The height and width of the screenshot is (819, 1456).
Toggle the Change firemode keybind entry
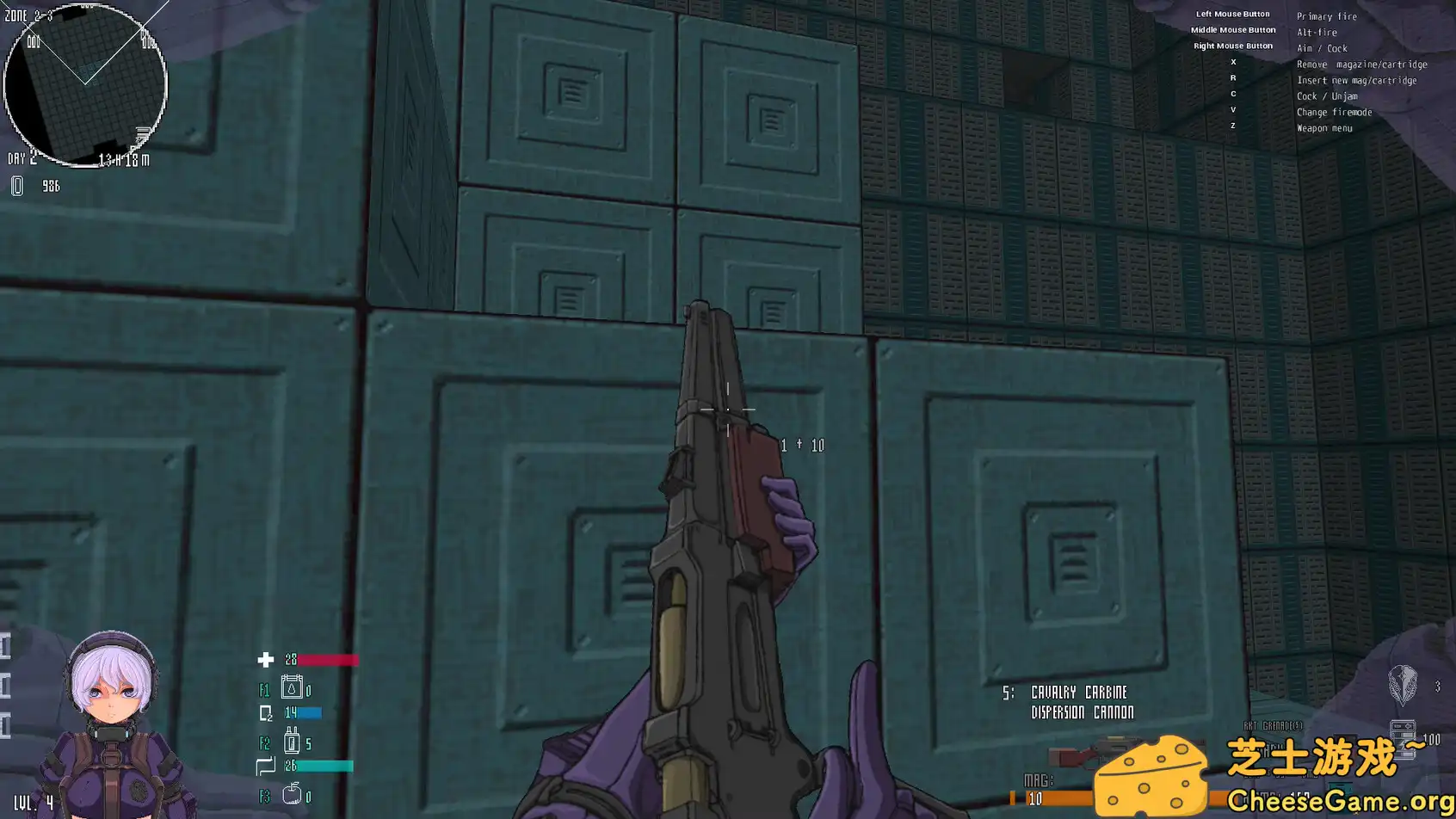tap(1335, 112)
